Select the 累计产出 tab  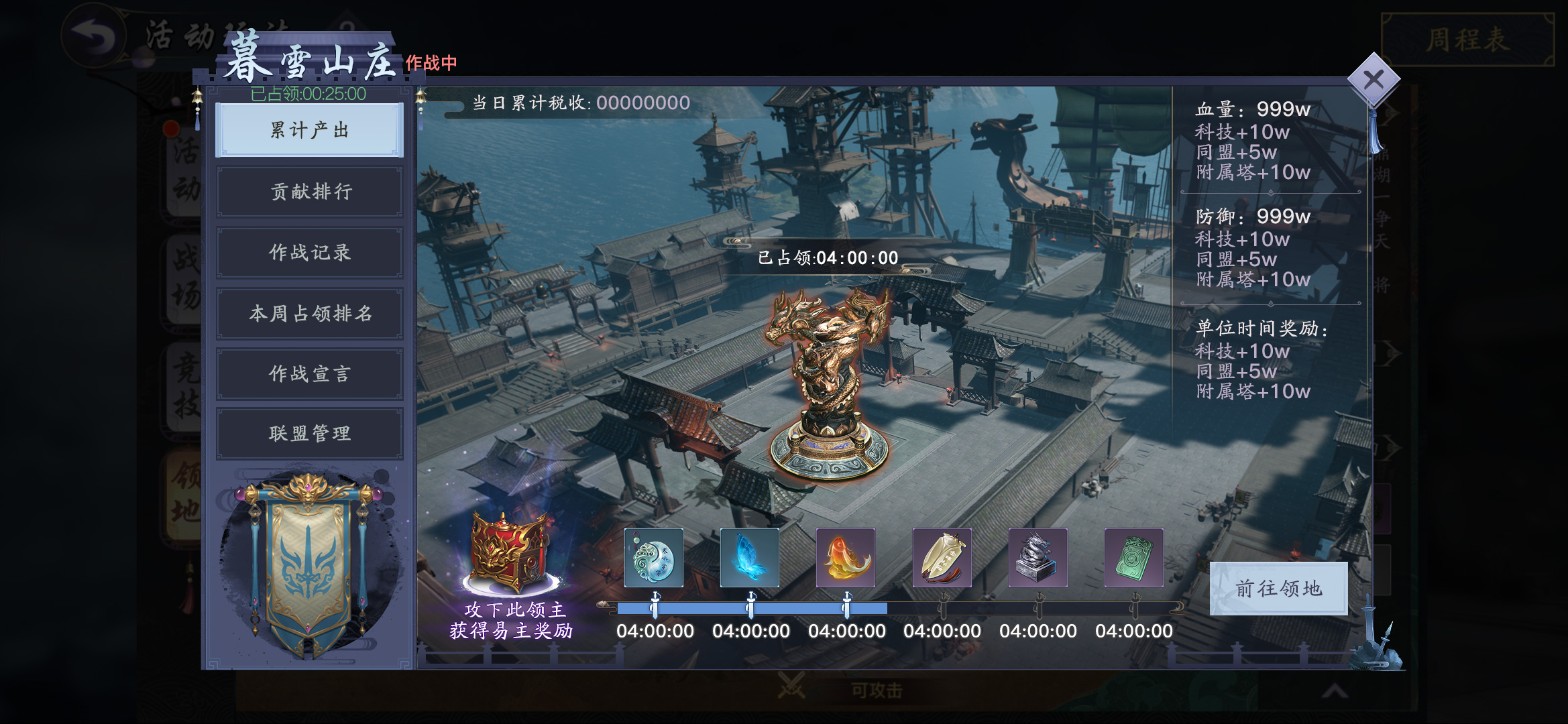tap(309, 130)
